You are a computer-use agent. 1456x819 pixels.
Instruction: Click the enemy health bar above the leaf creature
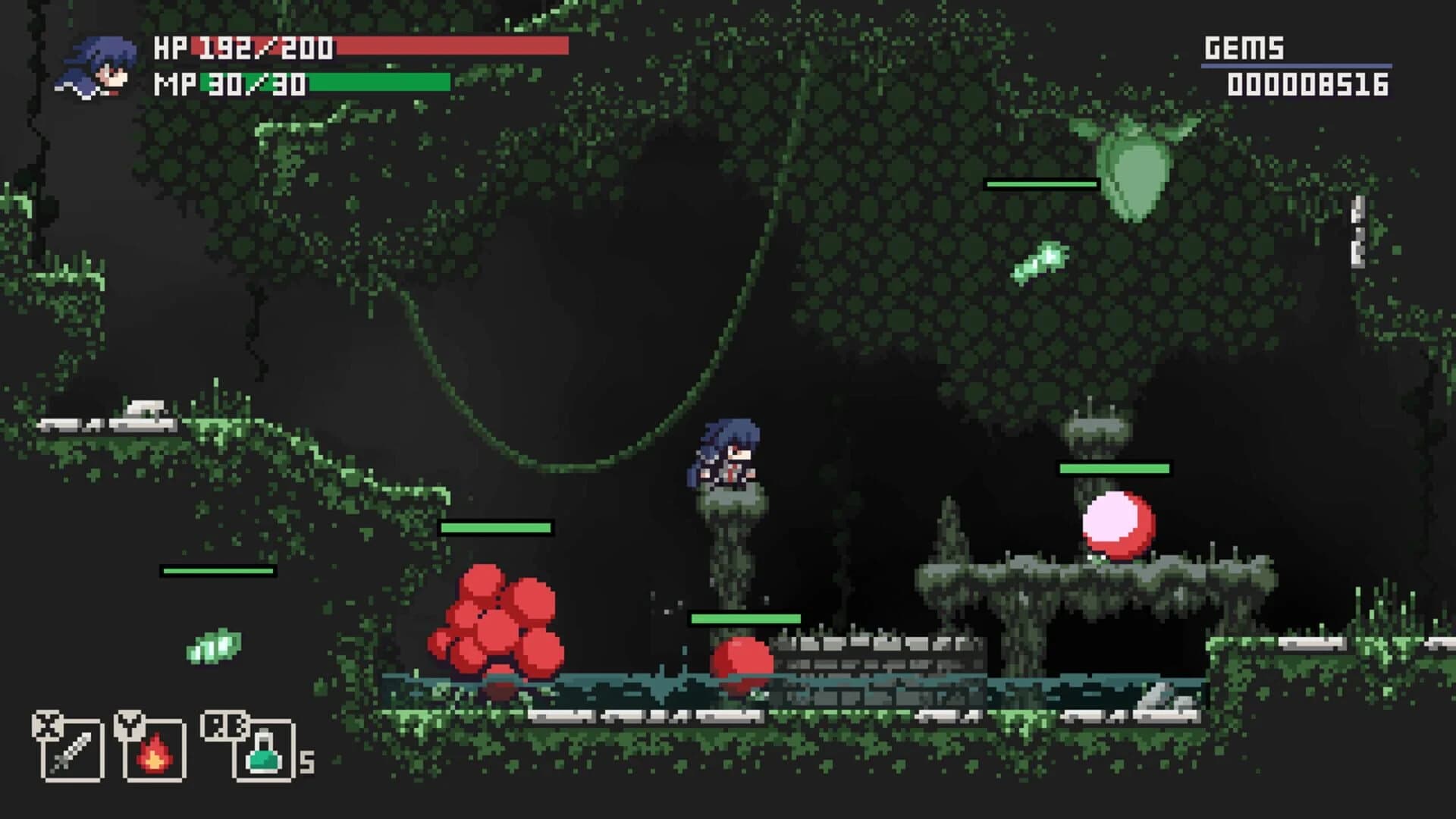tap(1041, 184)
